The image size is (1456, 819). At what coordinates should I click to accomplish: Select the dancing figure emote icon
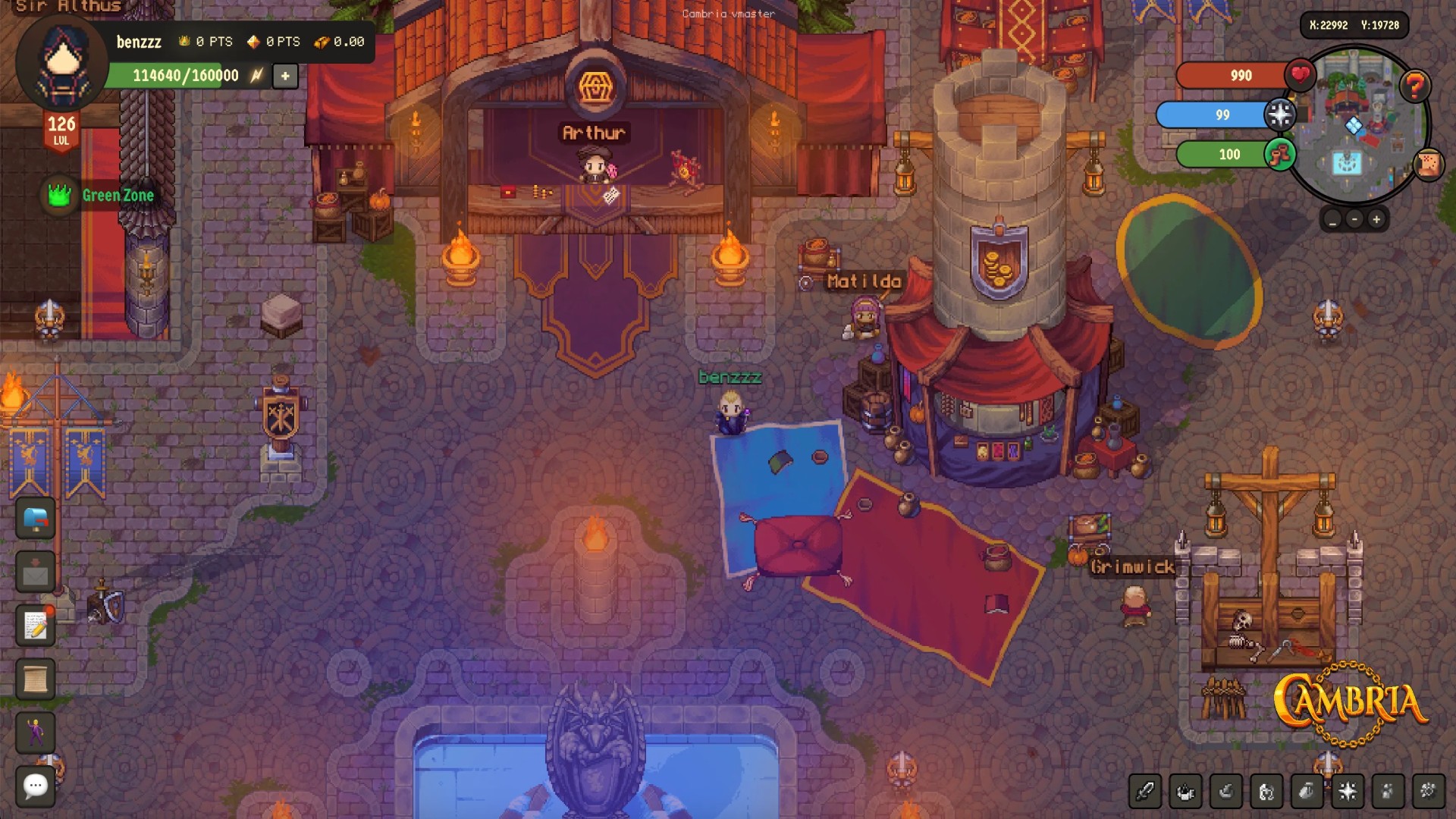tap(36, 733)
